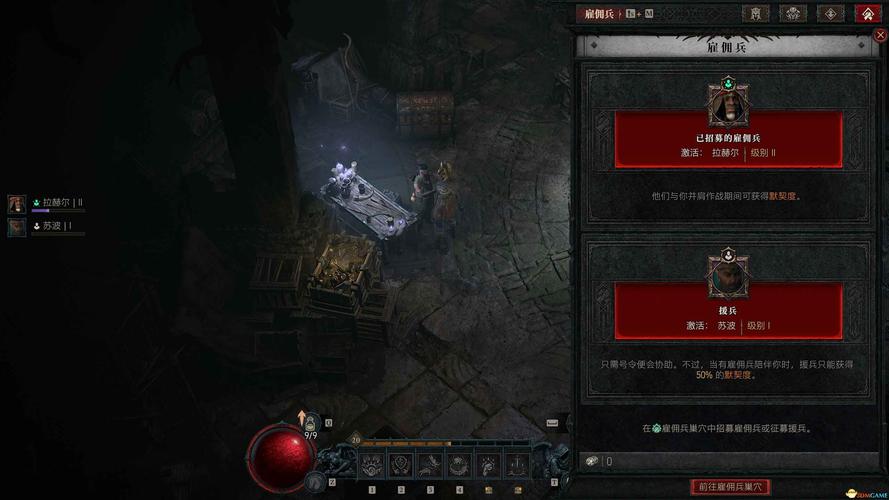Activate the sixth skill bar ability
889x500 pixels.
(x=517, y=464)
